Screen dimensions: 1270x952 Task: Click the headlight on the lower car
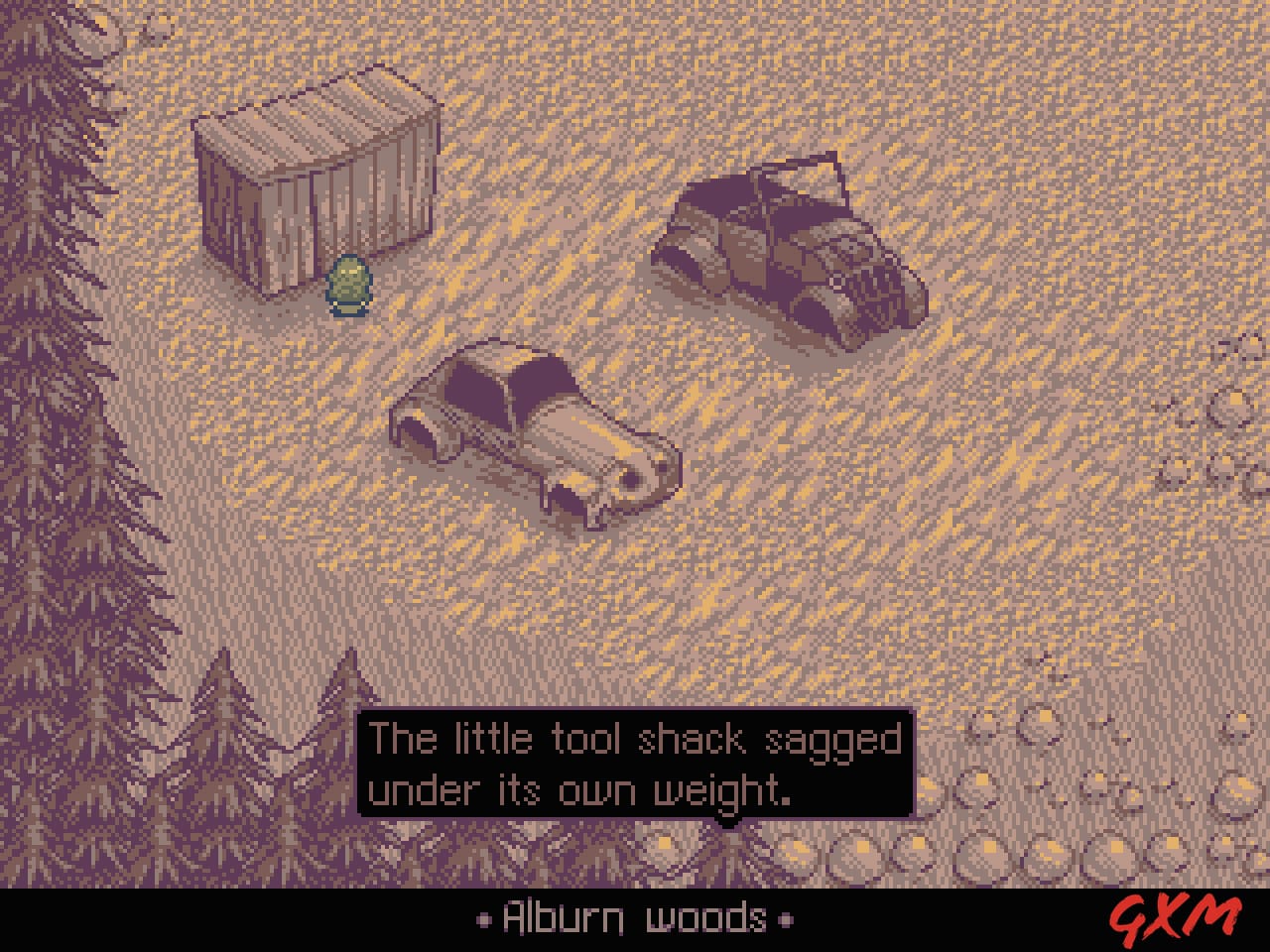pos(632,476)
